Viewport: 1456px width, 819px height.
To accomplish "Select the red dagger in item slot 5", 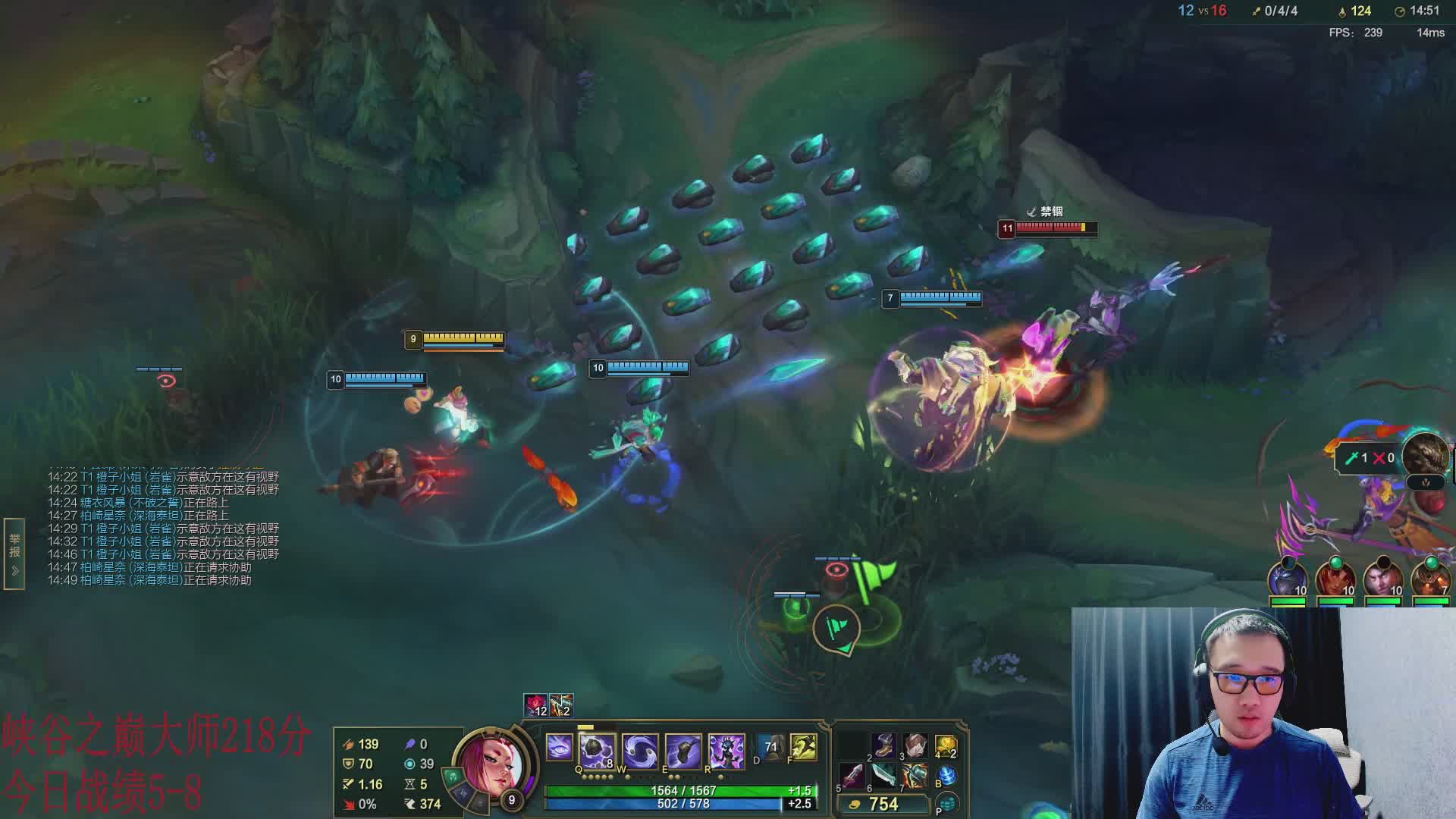I will pyautogui.click(x=852, y=775).
